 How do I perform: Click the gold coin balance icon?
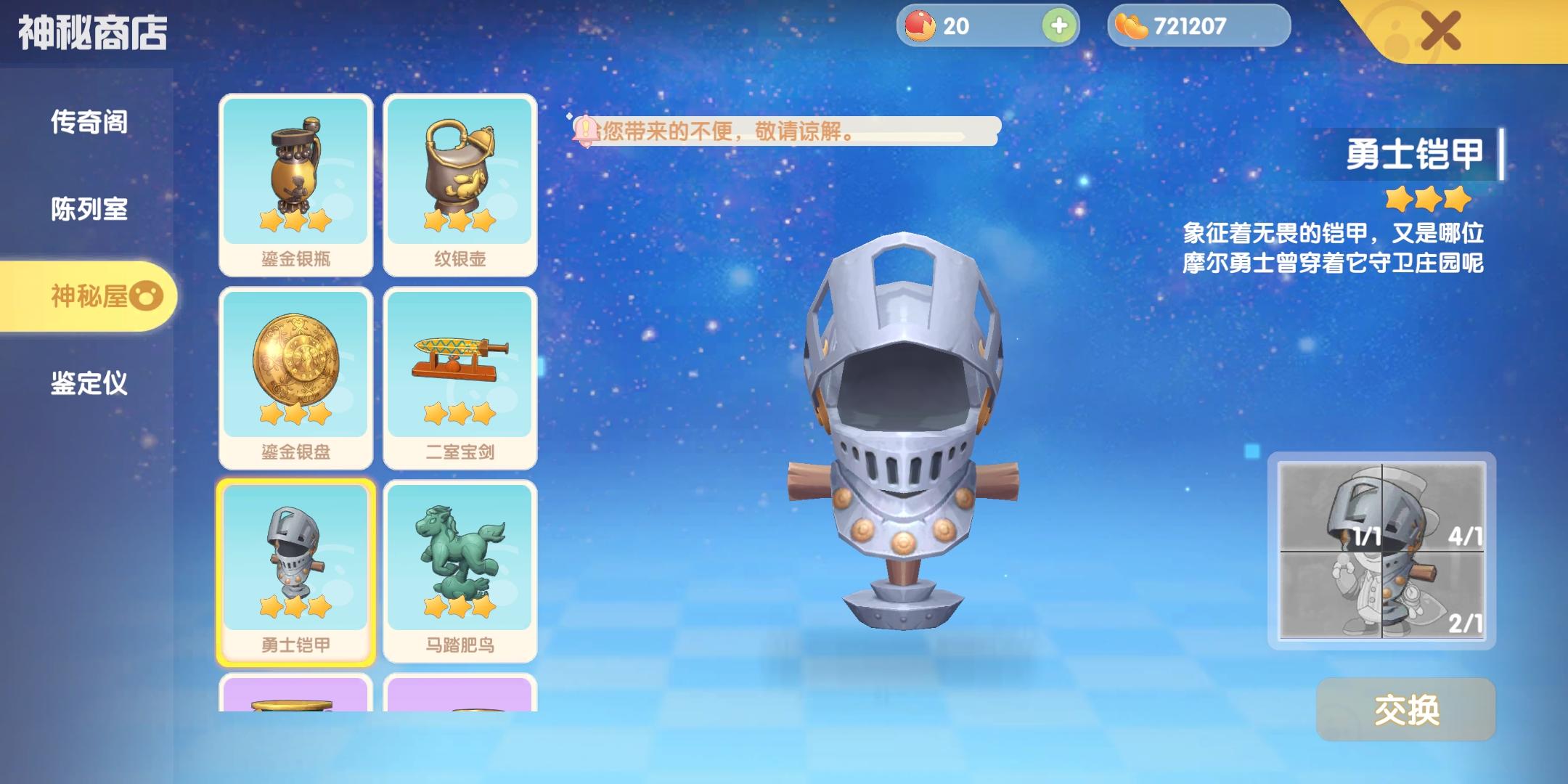[x=1133, y=25]
